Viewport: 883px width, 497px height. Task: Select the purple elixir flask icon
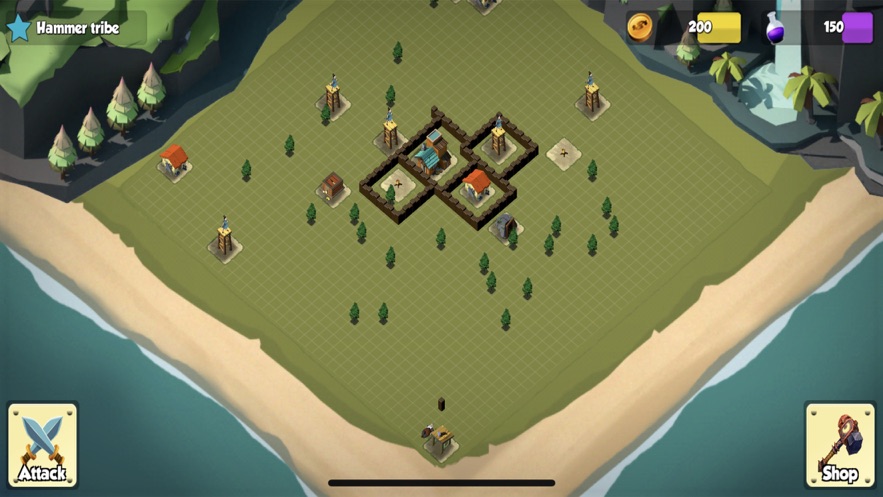click(776, 28)
